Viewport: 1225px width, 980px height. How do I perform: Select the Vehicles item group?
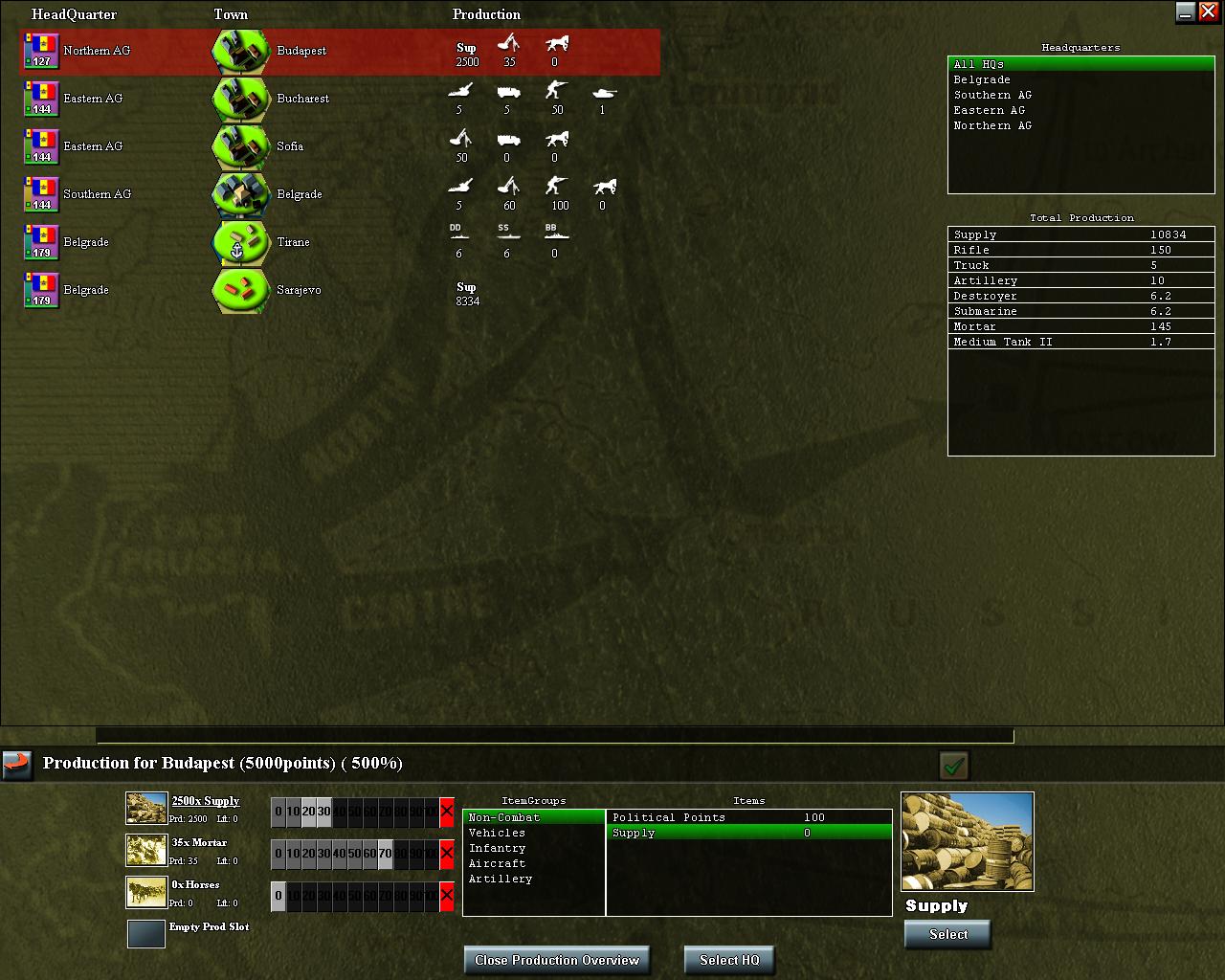(495, 833)
